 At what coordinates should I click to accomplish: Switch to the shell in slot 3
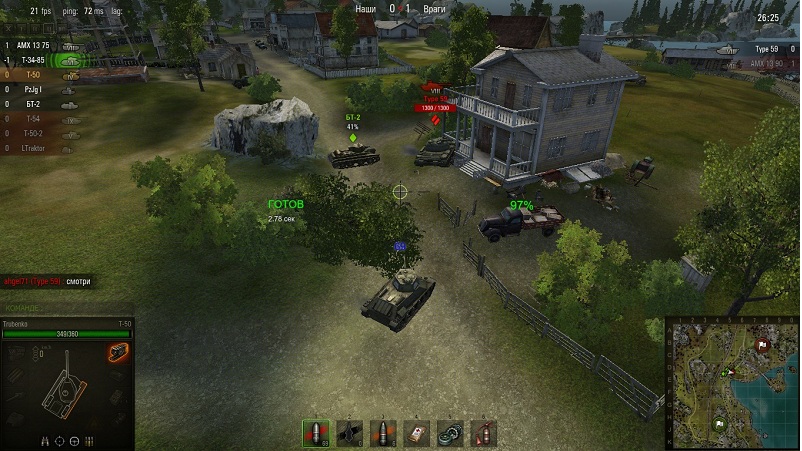(x=384, y=432)
